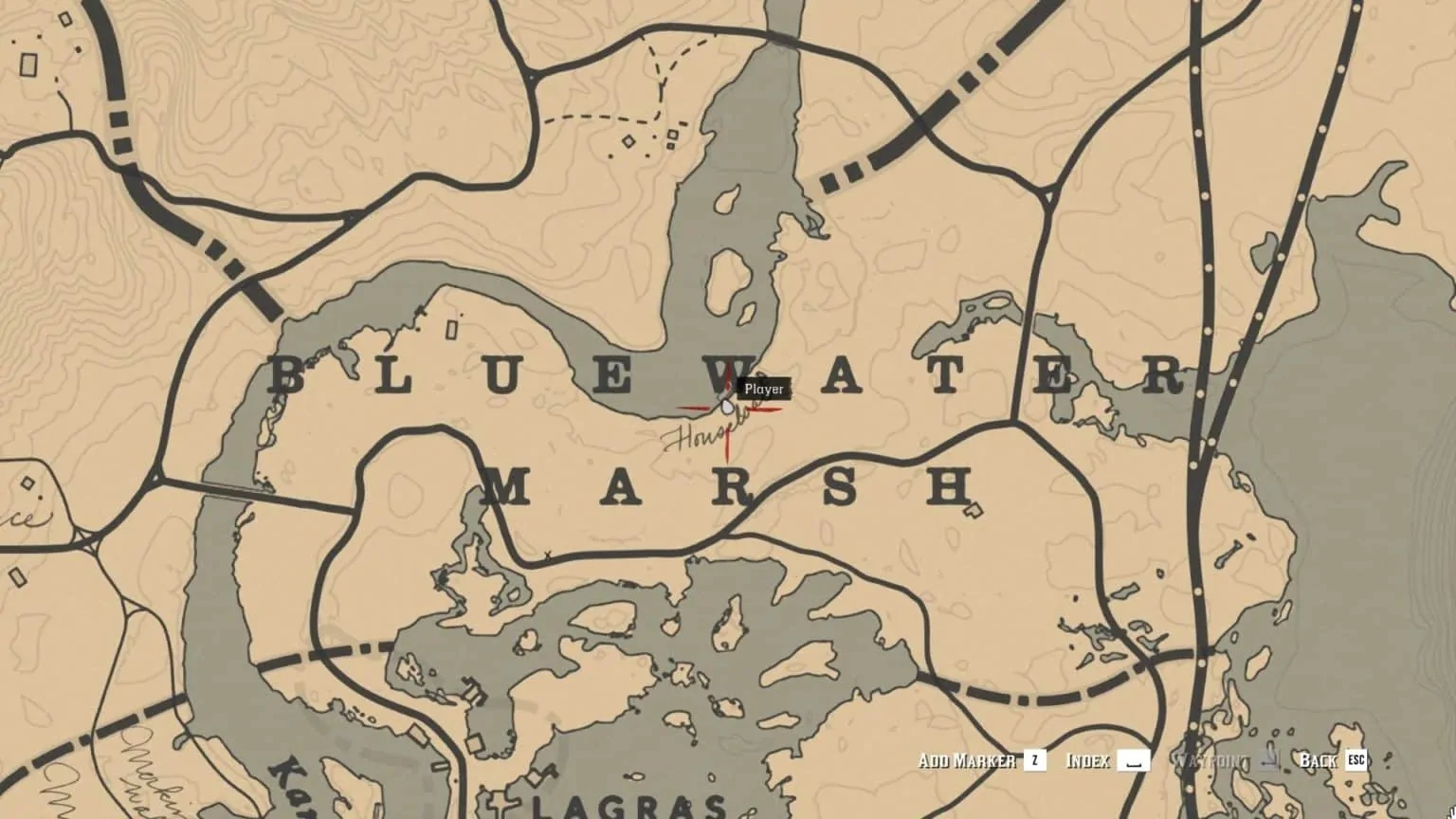The image size is (1456, 819).
Task: Click the grayed-out Waypoint pin icon
Action: (1270, 761)
